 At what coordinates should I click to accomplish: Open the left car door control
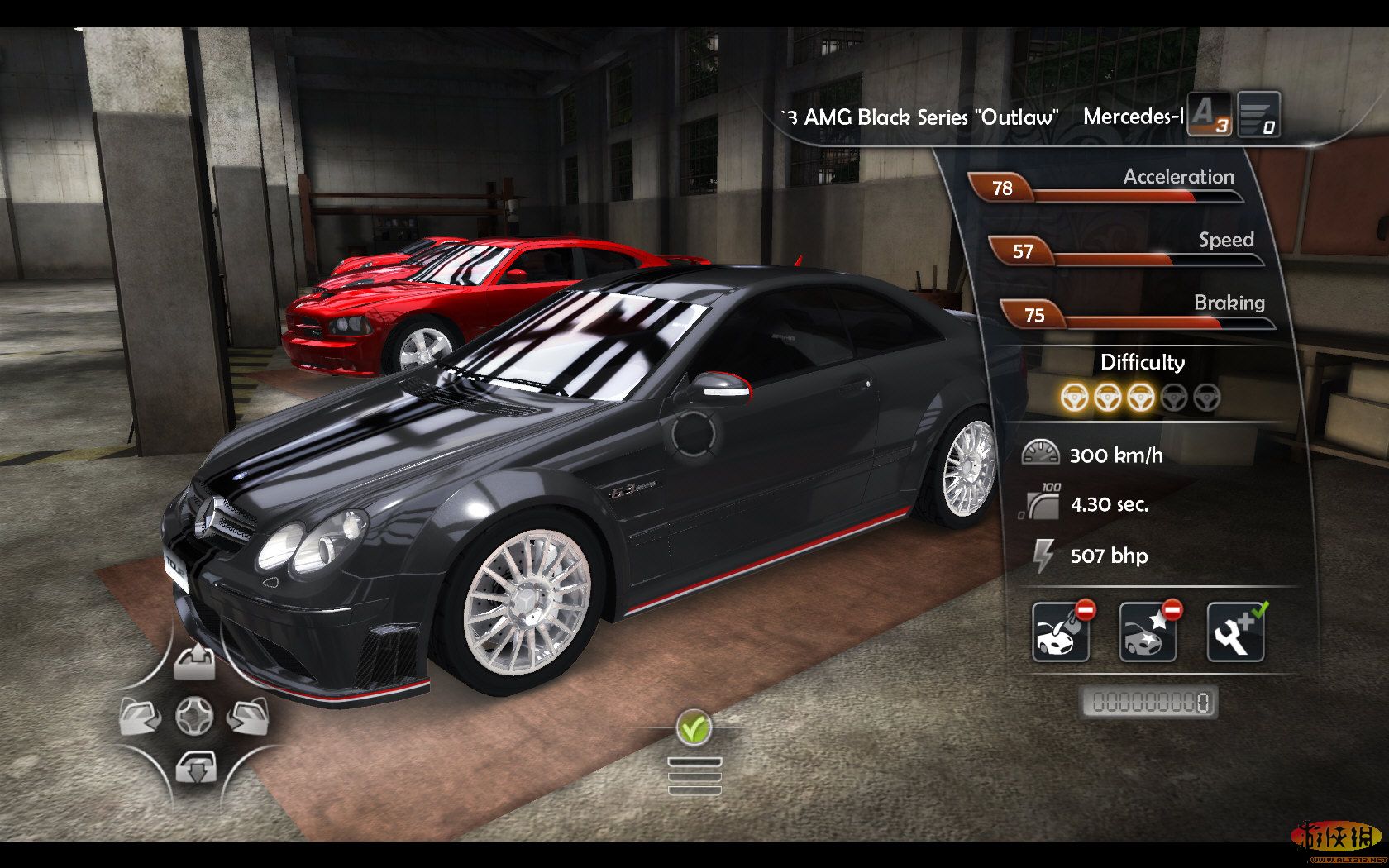click(x=141, y=716)
